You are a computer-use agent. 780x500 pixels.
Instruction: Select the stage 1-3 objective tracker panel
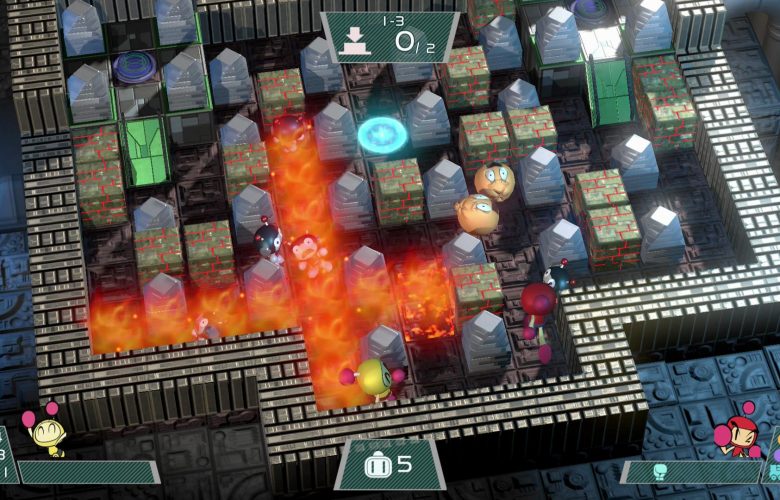(390, 38)
